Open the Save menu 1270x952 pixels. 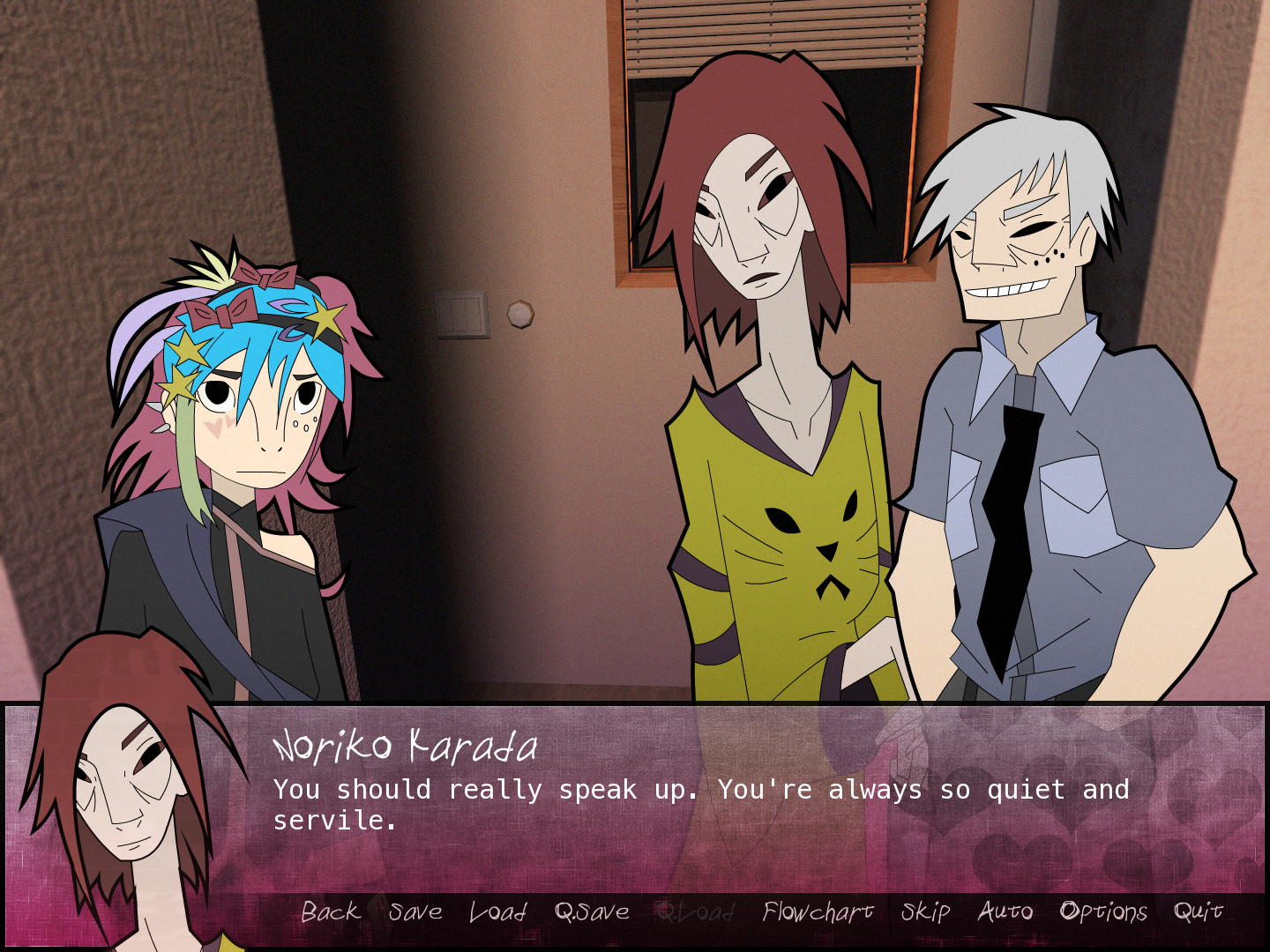[x=415, y=912]
